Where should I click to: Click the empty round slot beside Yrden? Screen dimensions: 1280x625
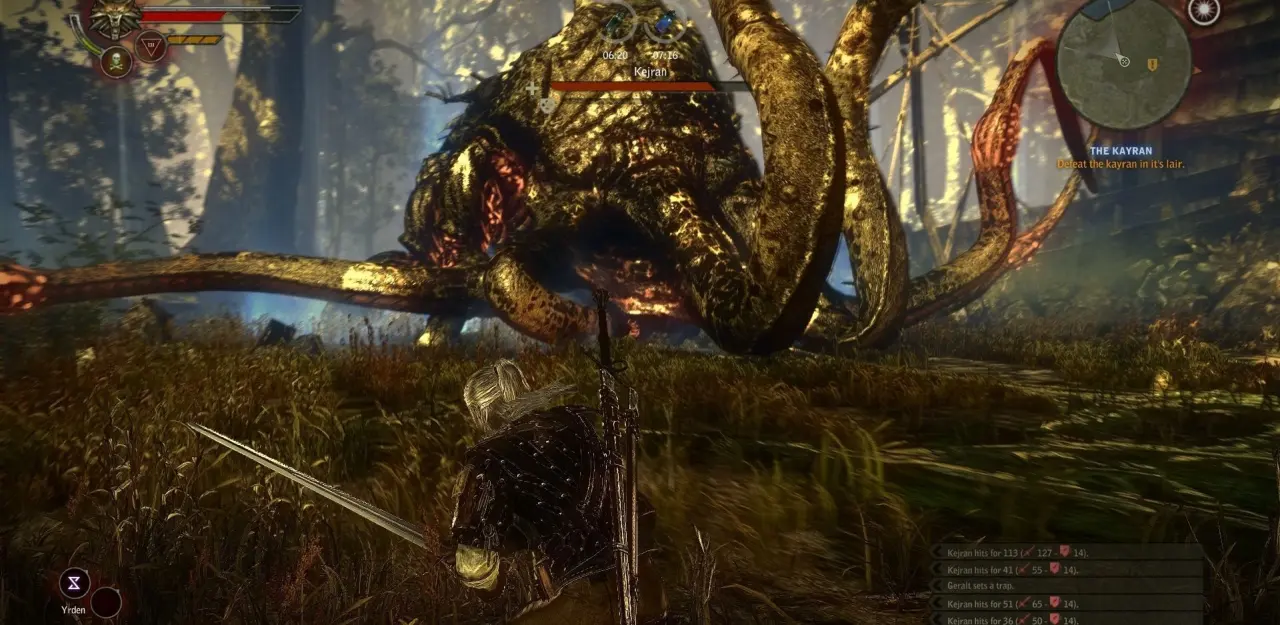106,601
